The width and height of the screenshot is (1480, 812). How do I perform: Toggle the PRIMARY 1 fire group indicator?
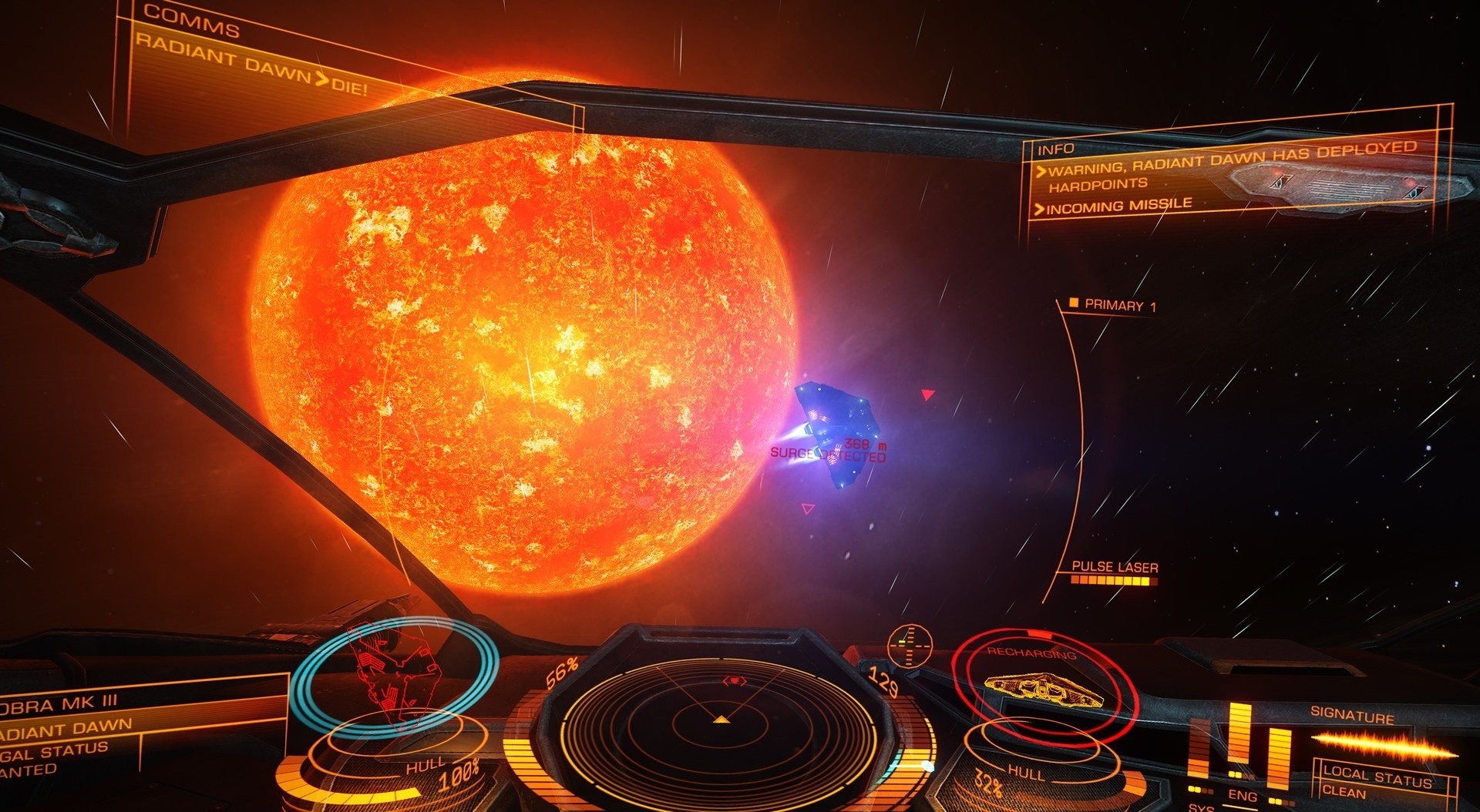click(1110, 304)
